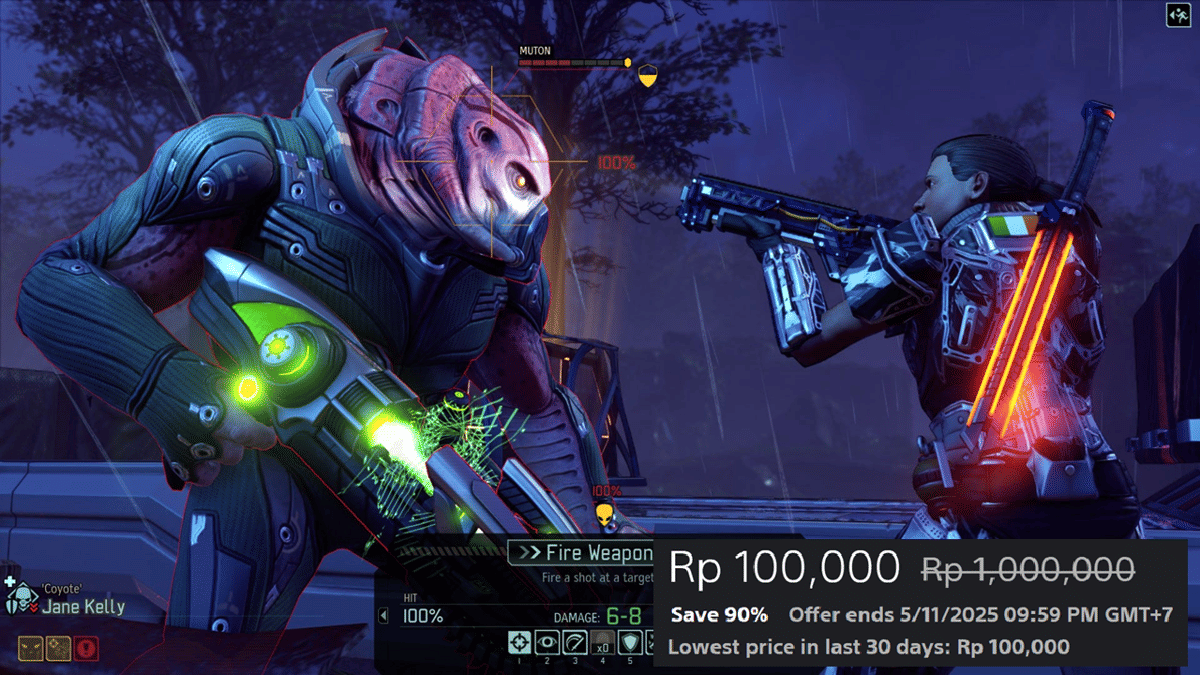Click the Rp 100,000 sale price overlay
This screenshot has width=1200, height=675.
point(784,568)
